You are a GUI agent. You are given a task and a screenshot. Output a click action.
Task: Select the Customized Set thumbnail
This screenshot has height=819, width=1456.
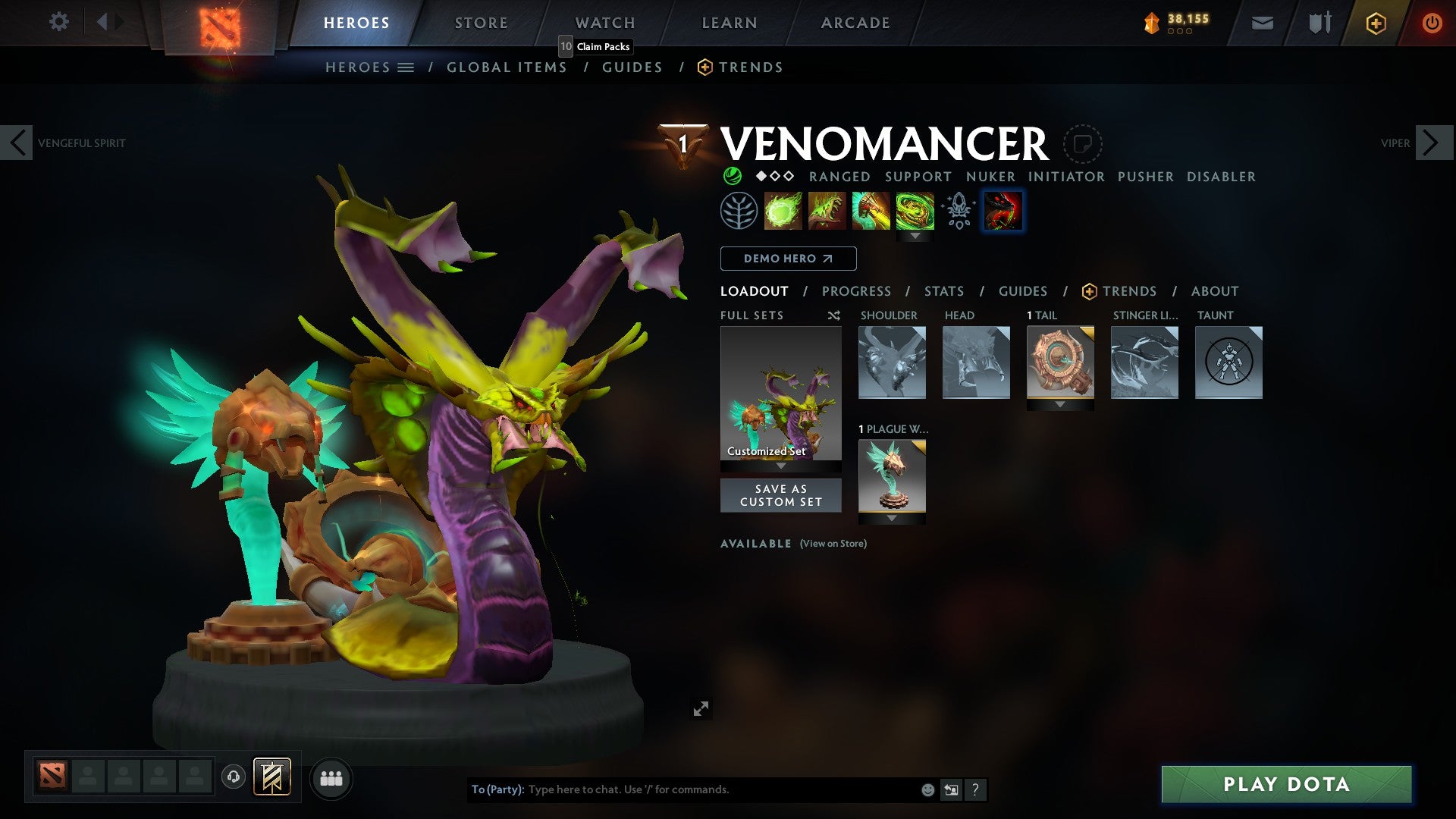780,394
